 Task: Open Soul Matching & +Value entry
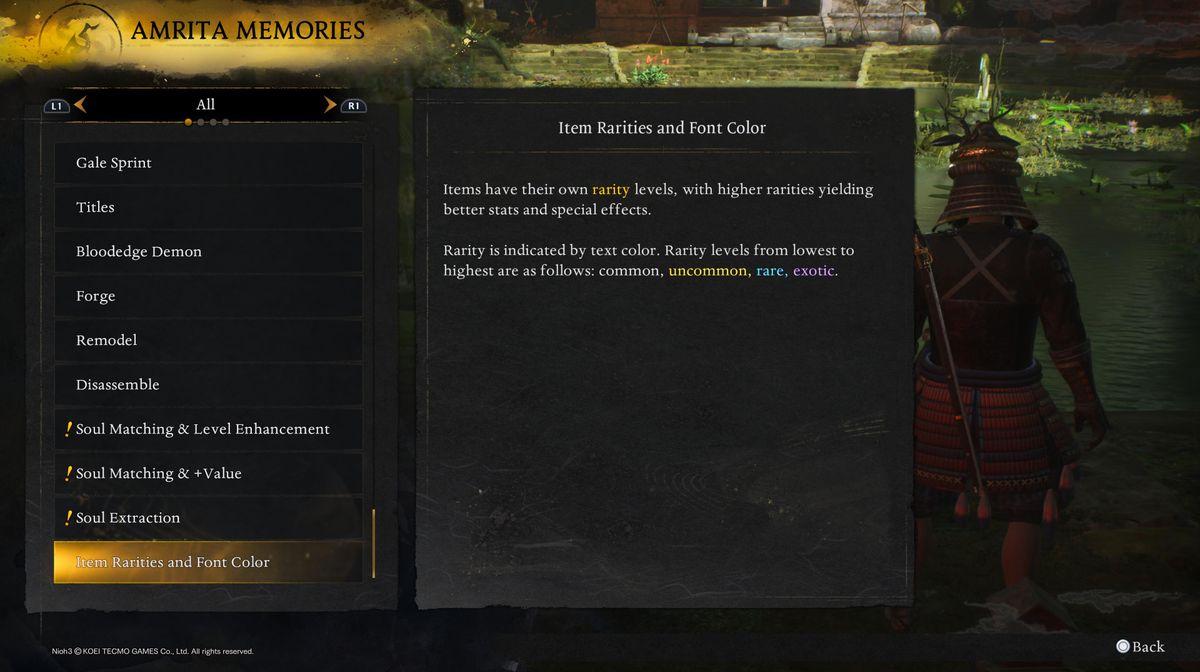click(x=208, y=473)
